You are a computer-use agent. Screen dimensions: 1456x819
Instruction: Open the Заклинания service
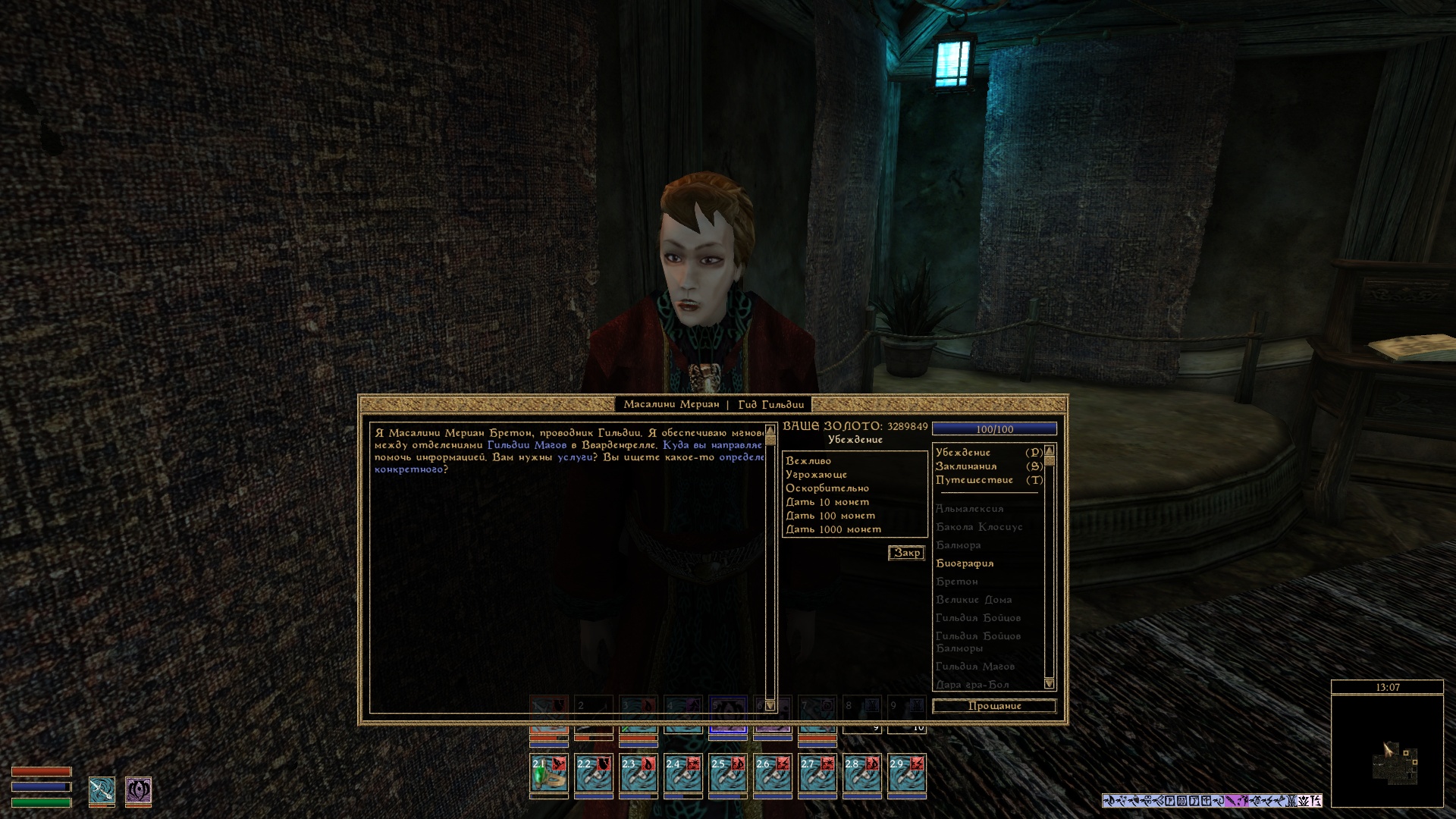tap(966, 466)
